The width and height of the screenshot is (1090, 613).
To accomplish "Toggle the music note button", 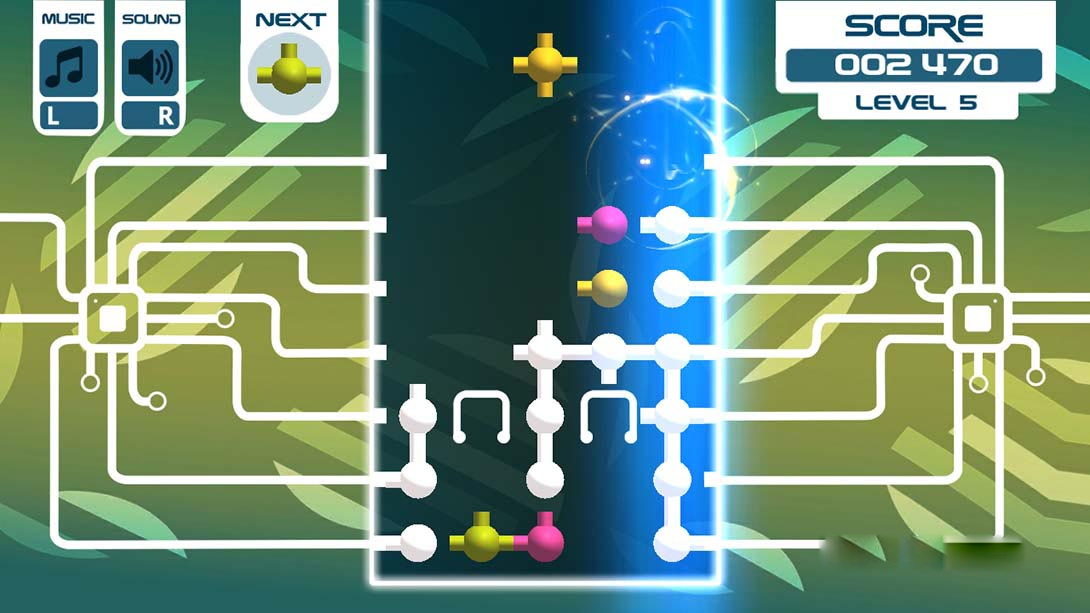I will tap(68, 68).
